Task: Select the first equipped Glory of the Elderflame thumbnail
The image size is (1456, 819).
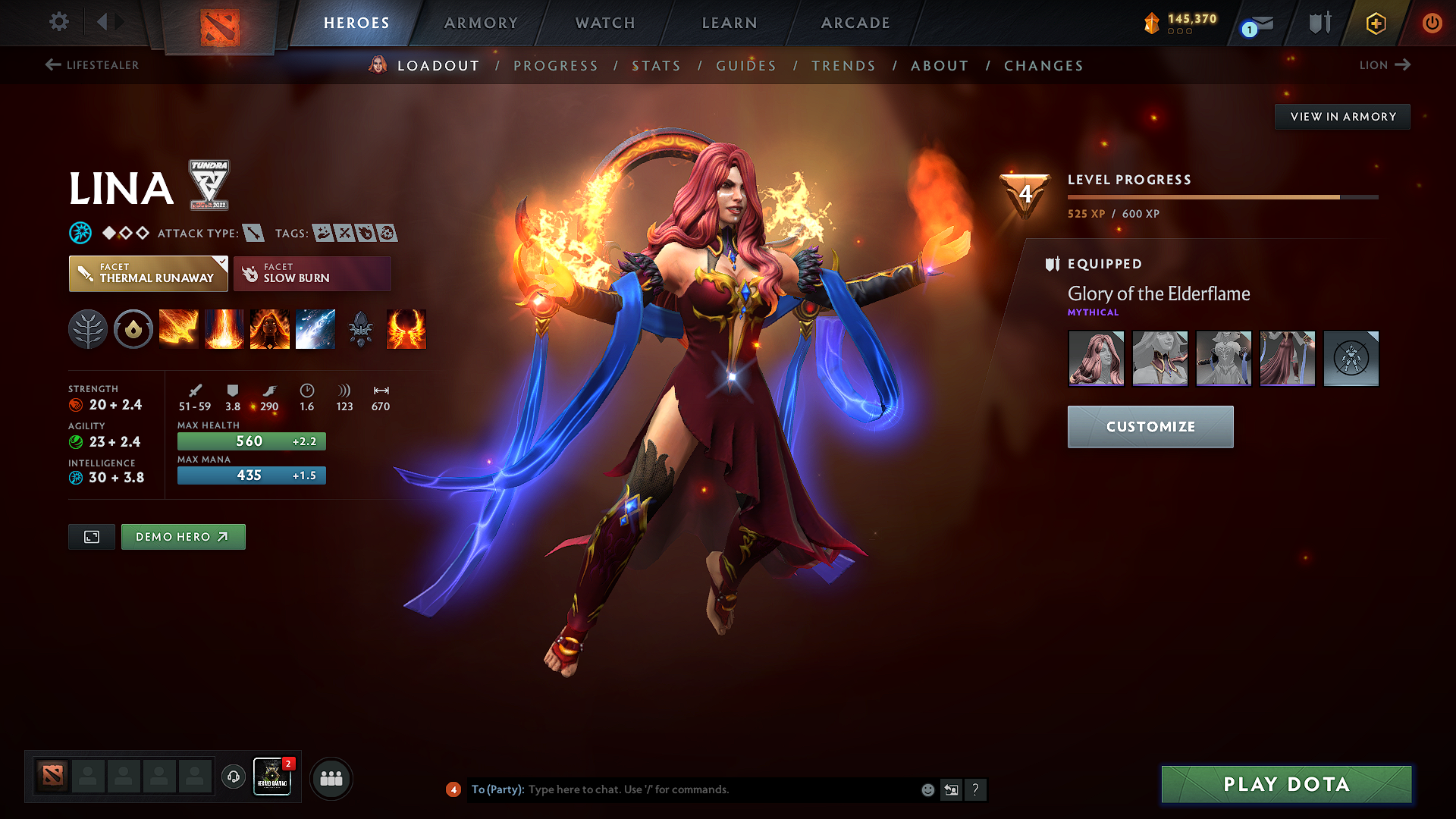Action: point(1096,358)
